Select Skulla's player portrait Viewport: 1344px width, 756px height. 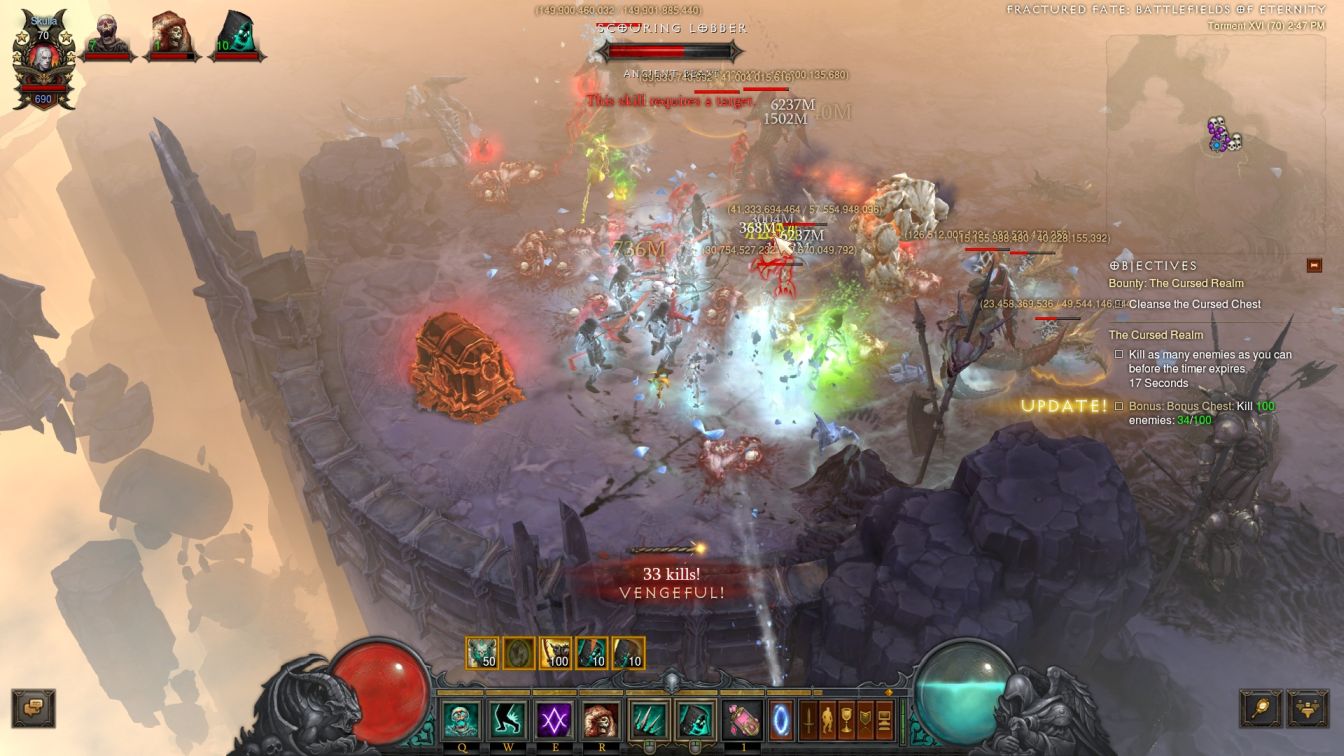coord(43,62)
